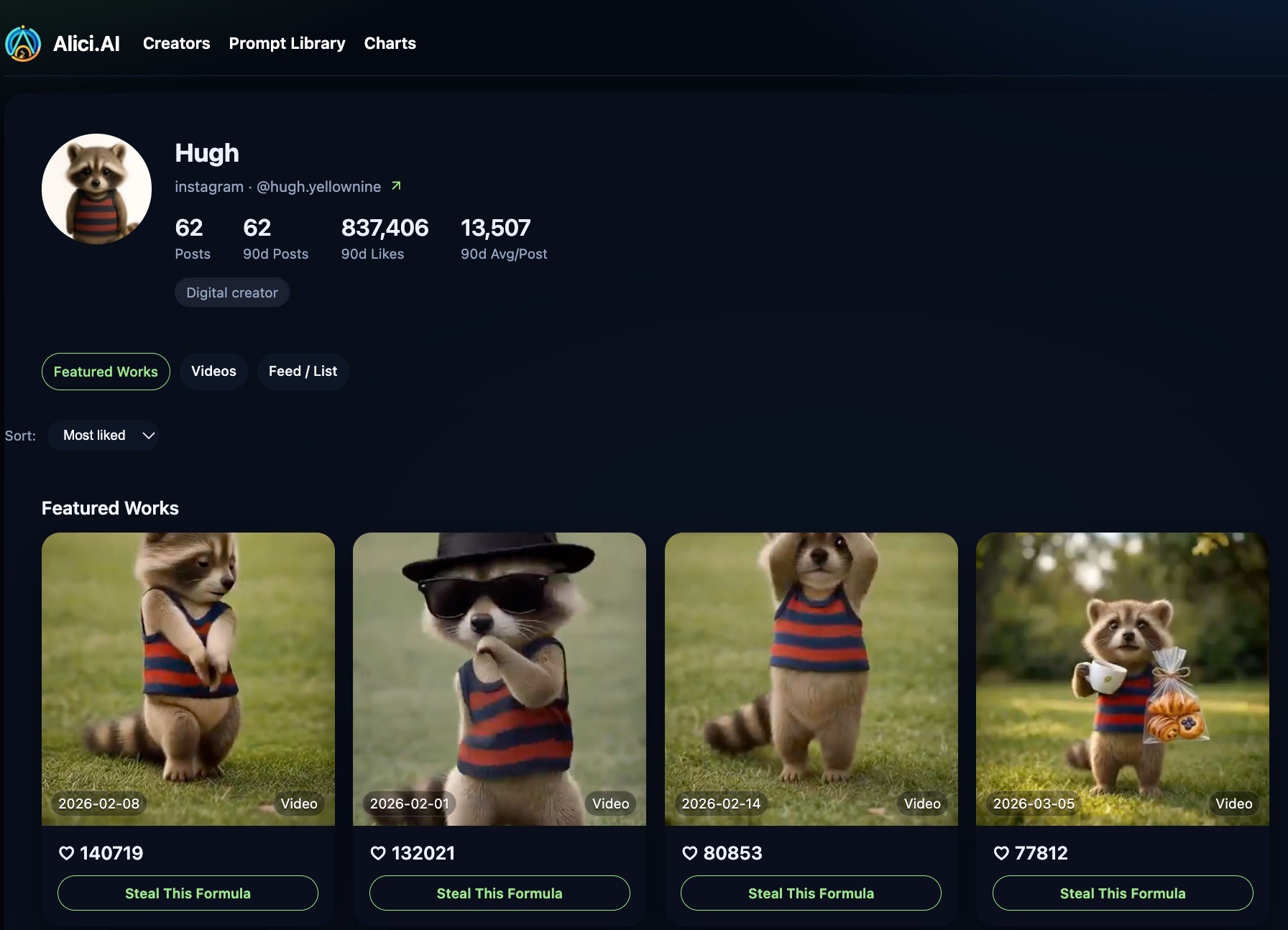The image size is (1288, 930).
Task: Click the Video badge on the 2026-03-05 post
Action: 1233,804
